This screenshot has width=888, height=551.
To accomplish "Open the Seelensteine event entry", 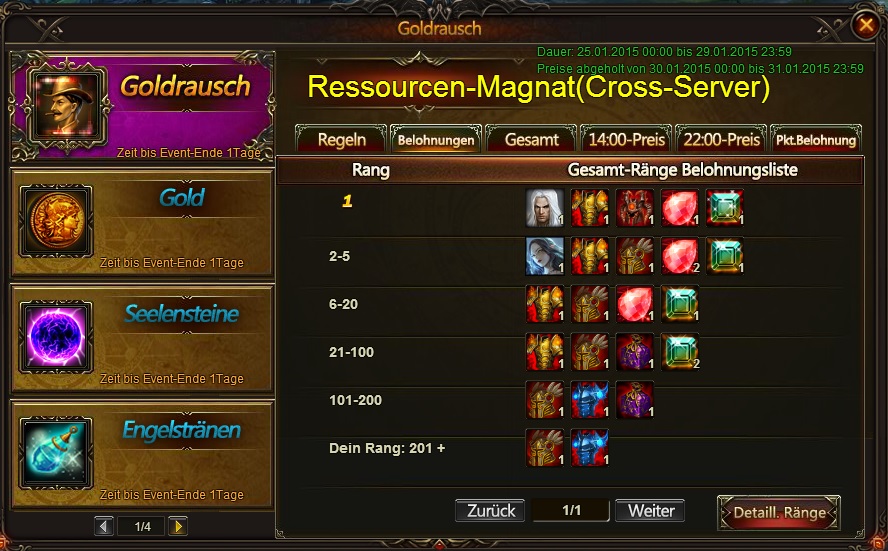I will pyautogui.click(x=142, y=338).
